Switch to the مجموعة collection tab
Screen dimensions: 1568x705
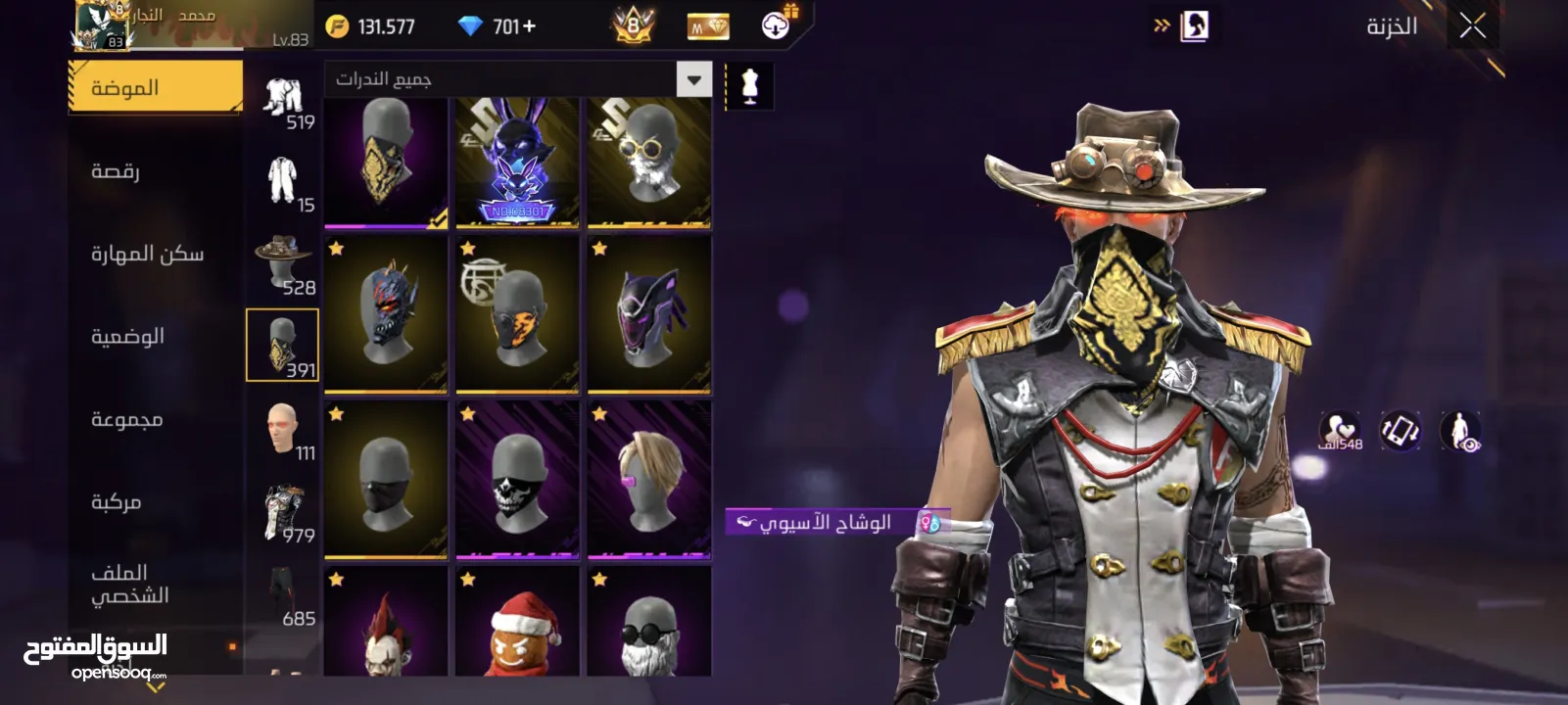click(x=126, y=419)
